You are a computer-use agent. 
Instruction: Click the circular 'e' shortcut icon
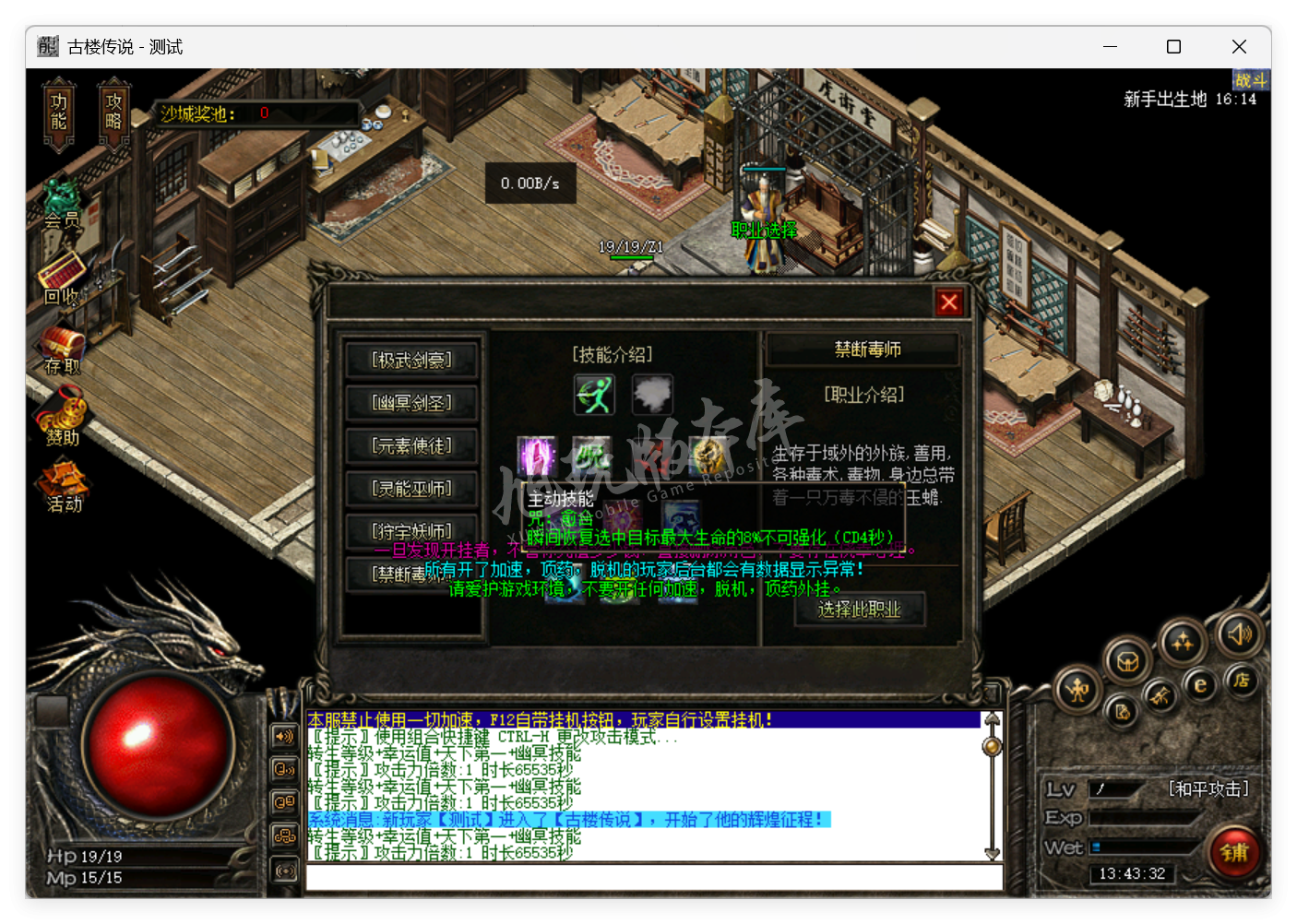[x=1200, y=686]
